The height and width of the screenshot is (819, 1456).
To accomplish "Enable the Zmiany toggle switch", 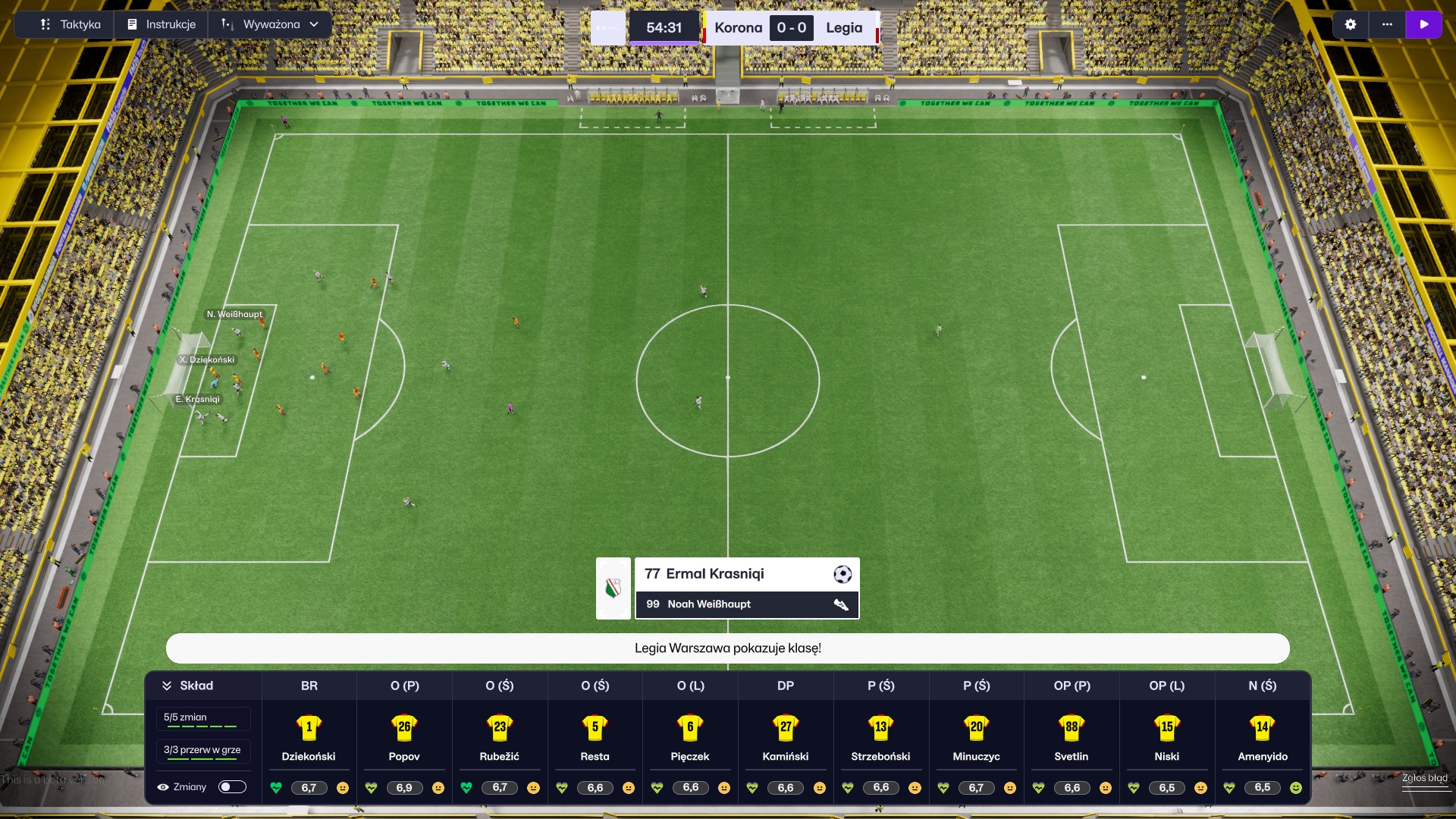I will pos(233,787).
